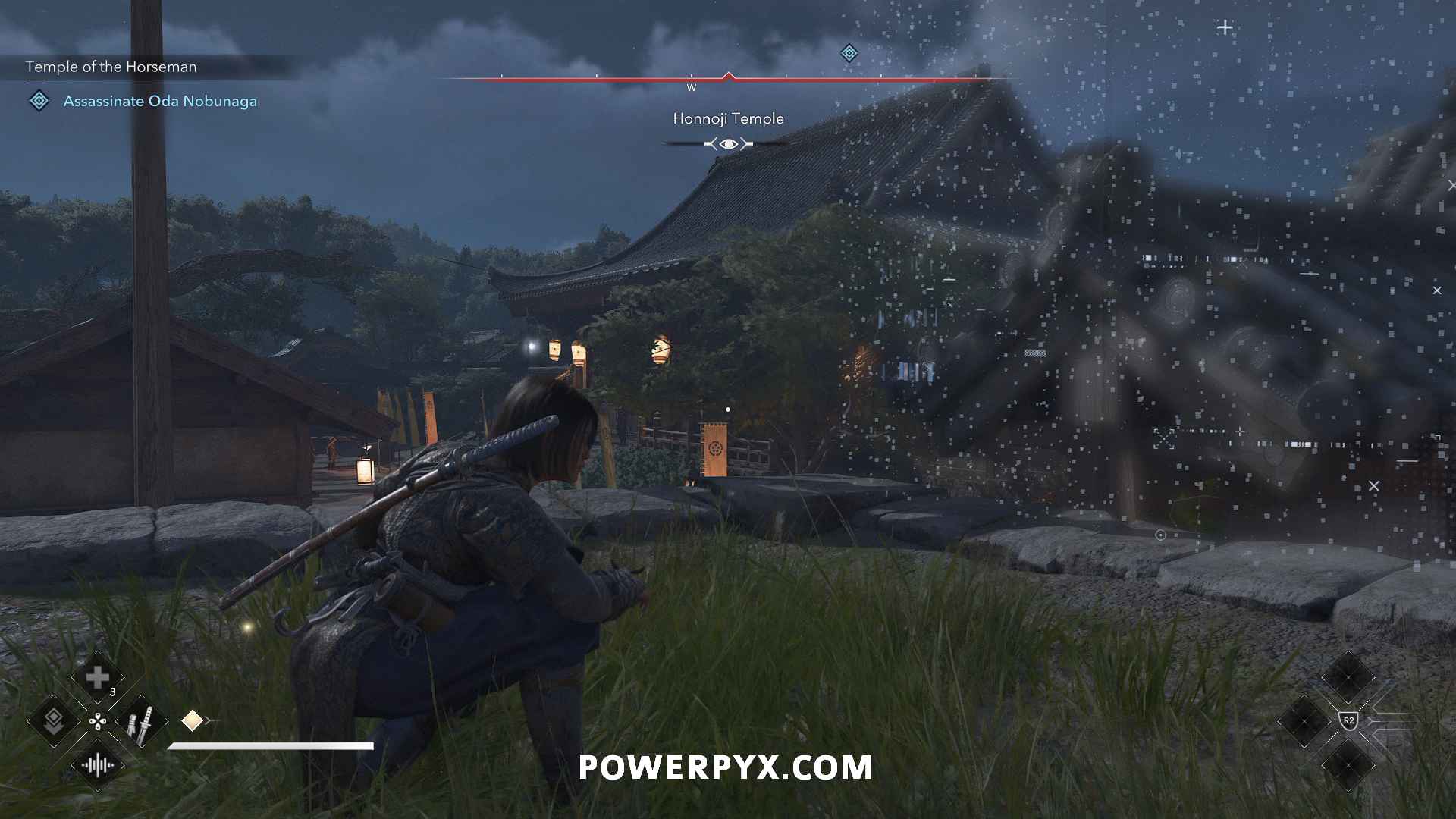The width and height of the screenshot is (1456, 819).
Task: Activate the katana weapon swap slot
Action: click(141, 721)
